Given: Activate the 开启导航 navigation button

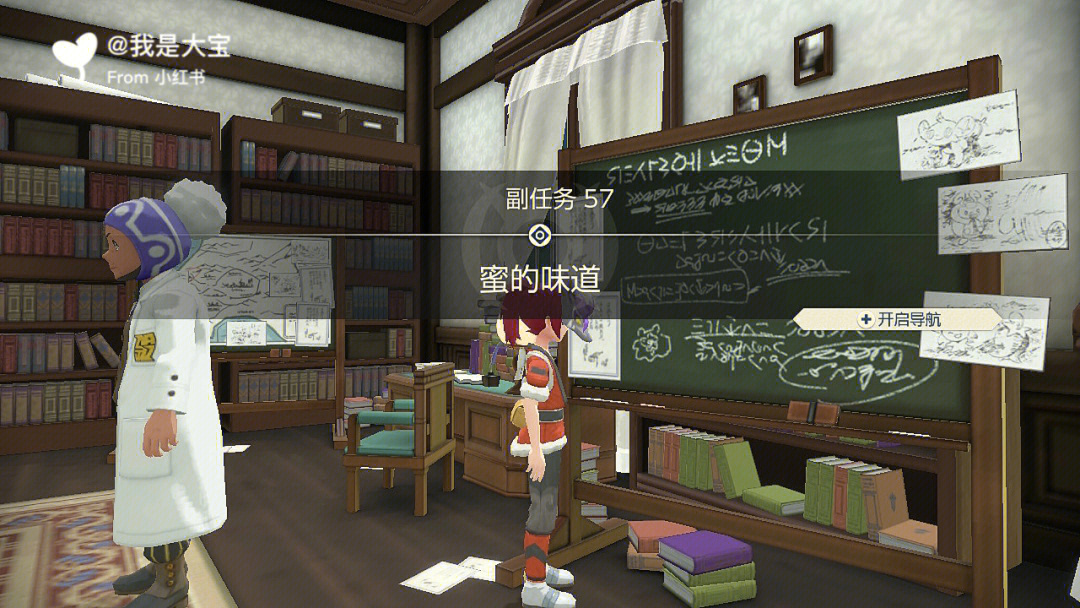Looking at the screenshot, I should 899,320.
